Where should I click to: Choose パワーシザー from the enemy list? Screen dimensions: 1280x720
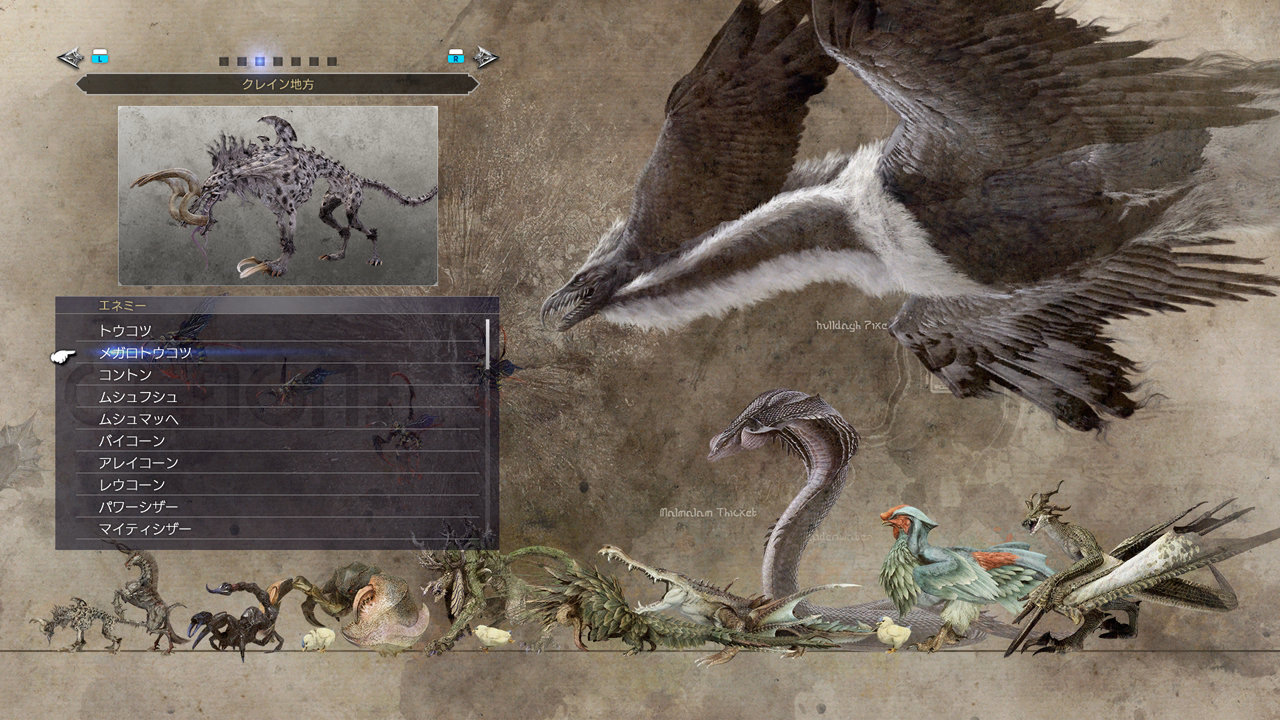138,507
